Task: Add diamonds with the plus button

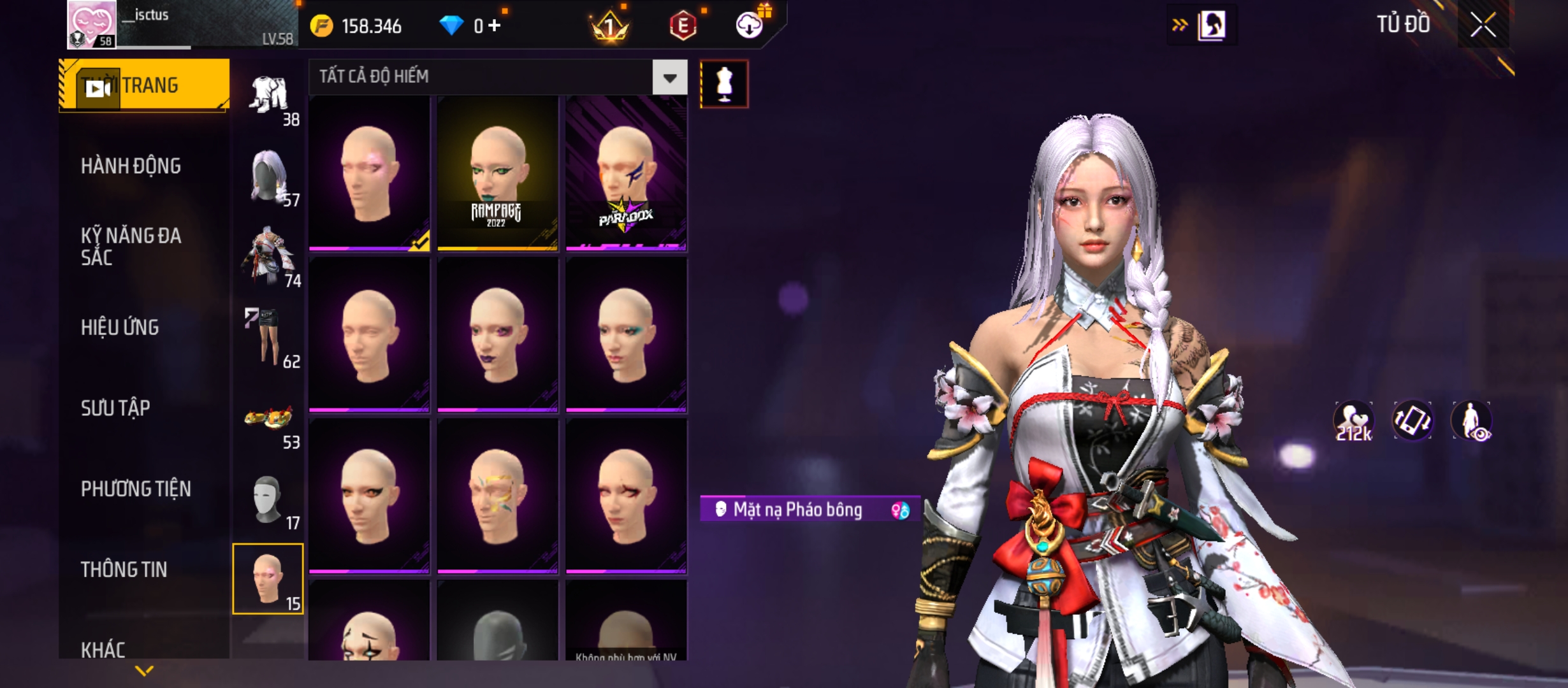Action: click(495, 25)
